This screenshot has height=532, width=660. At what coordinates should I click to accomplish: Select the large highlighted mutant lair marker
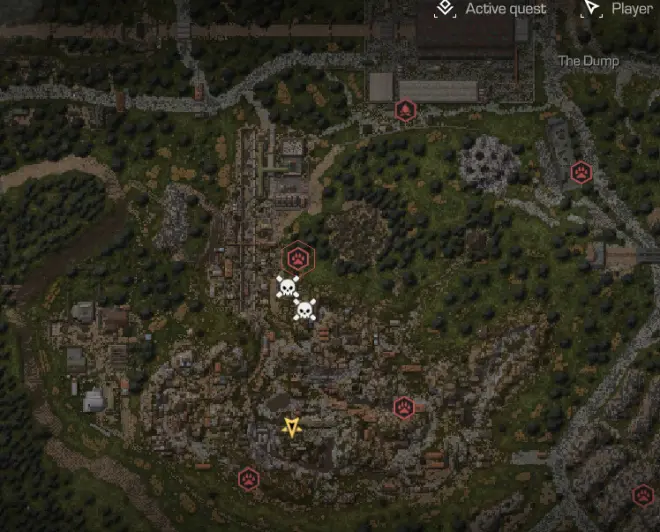coord(296,258)
